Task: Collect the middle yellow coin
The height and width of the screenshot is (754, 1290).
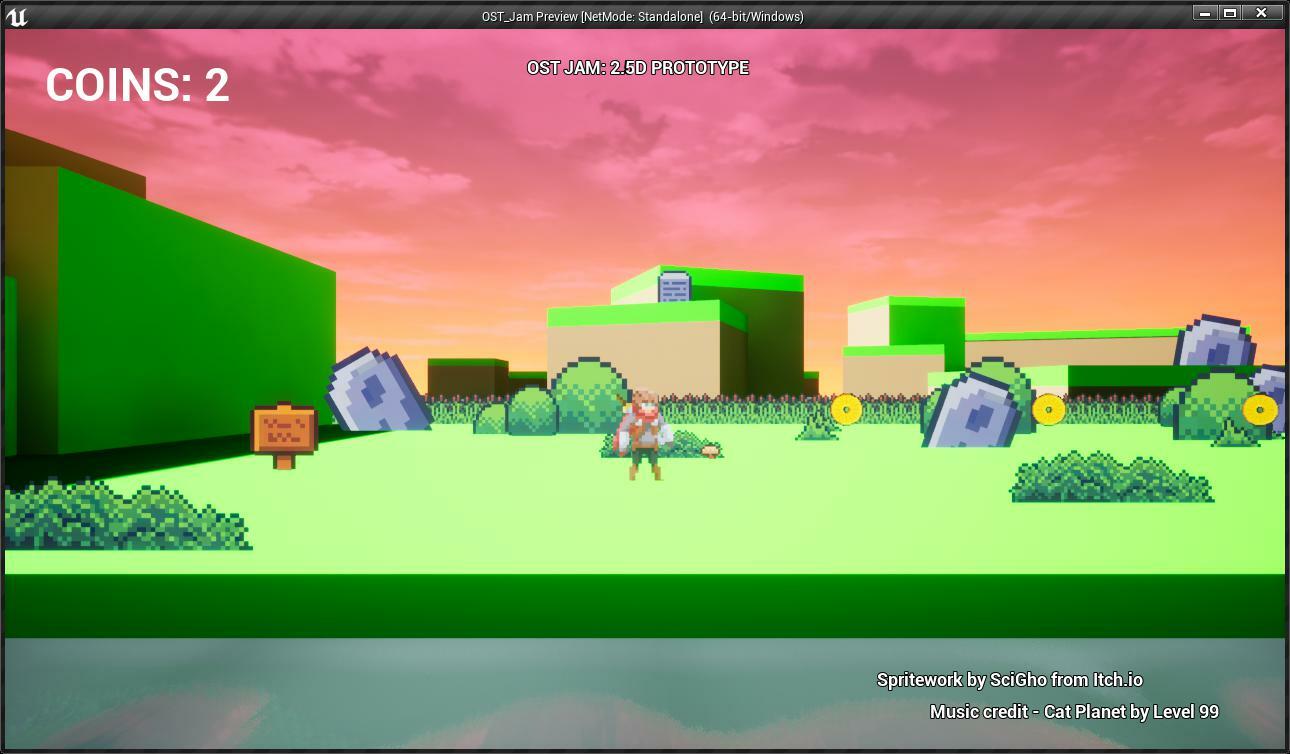Action: pyautogui.click(x=1047, y=410)
